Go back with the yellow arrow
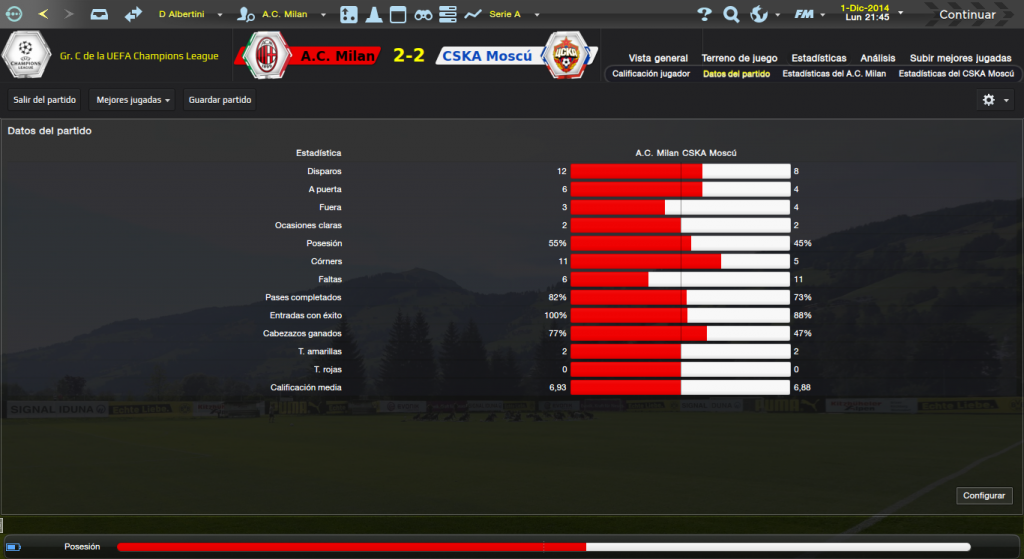Screen dimensions: 1024x559 (42, 15)
